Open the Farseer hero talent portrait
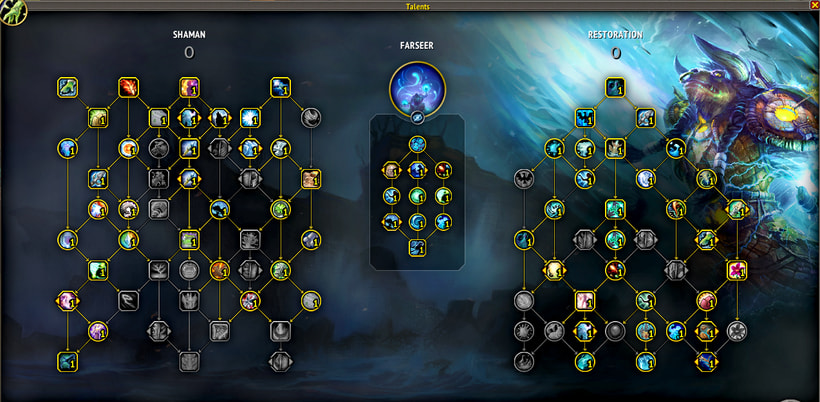 point(417,86)
